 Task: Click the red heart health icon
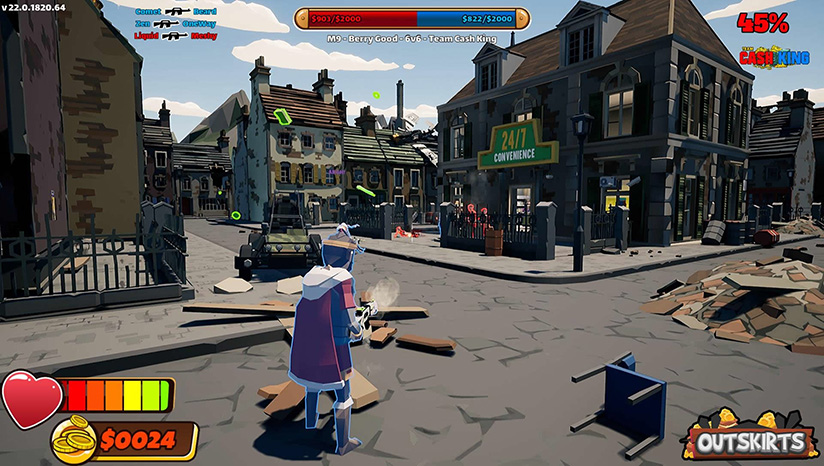31,397
